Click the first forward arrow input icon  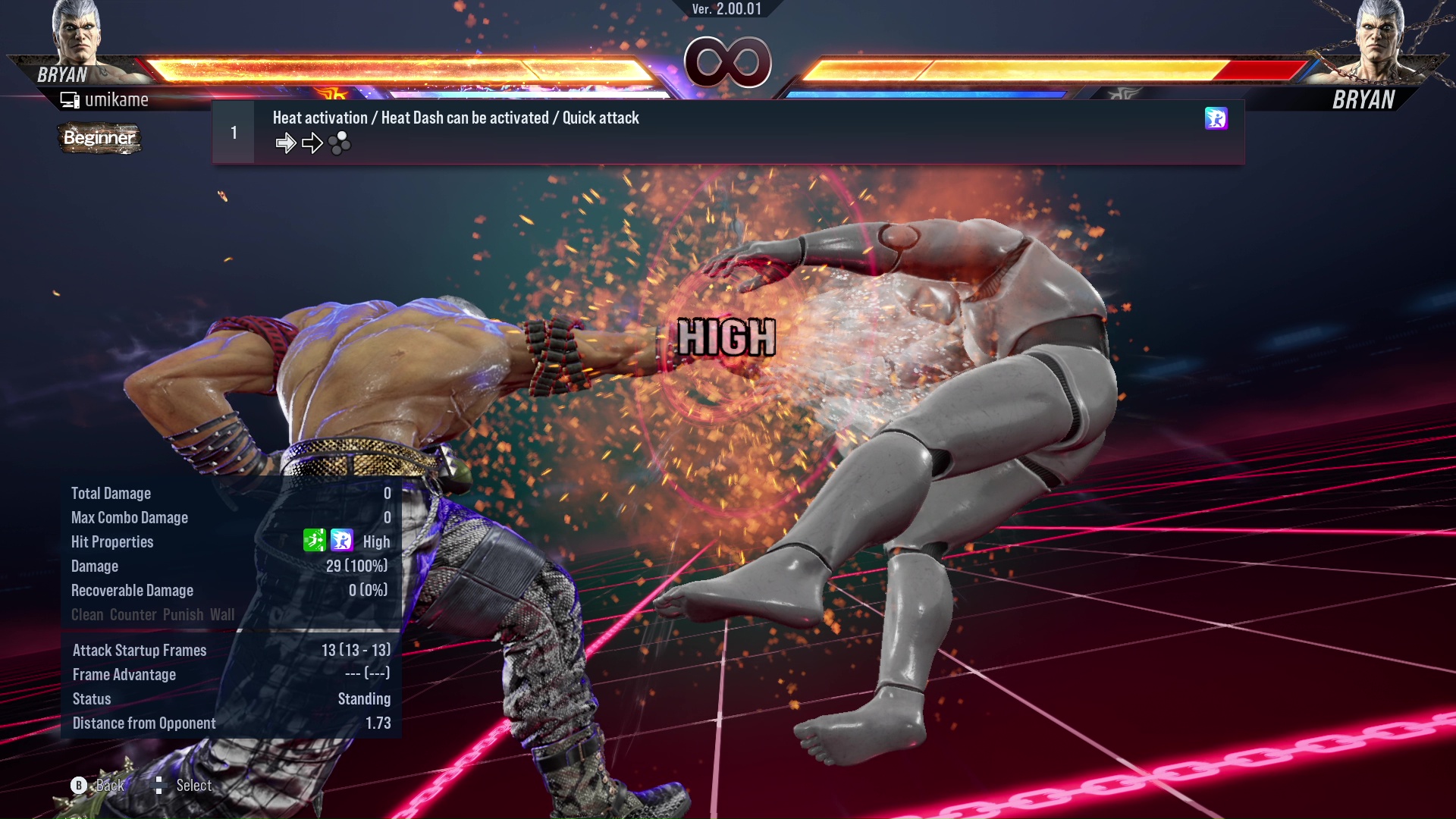286,143
